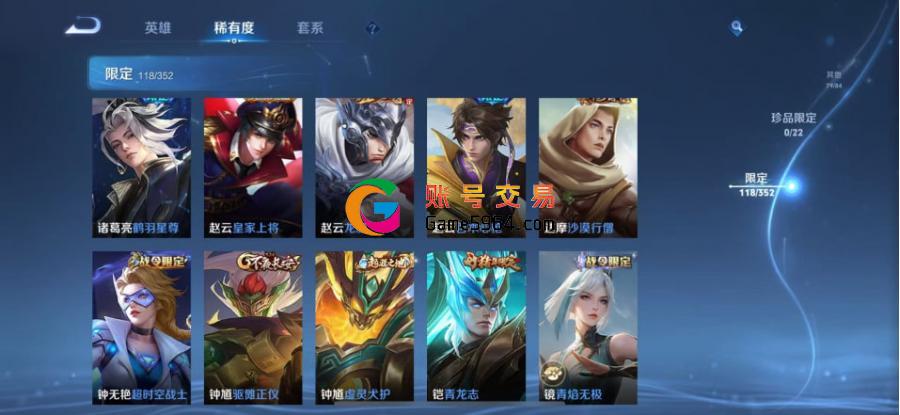Open the magnifying glass search
The image size is (900, 415).
[737, 28]
